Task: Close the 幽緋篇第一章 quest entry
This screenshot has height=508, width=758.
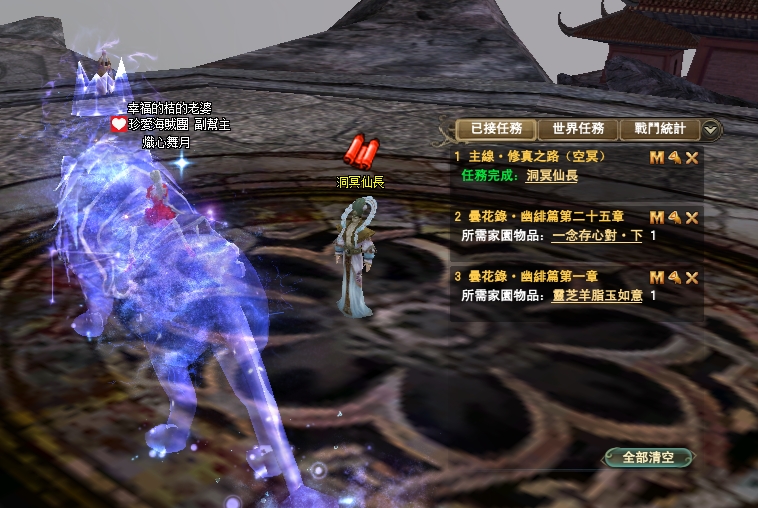Action: coord(691,278)
